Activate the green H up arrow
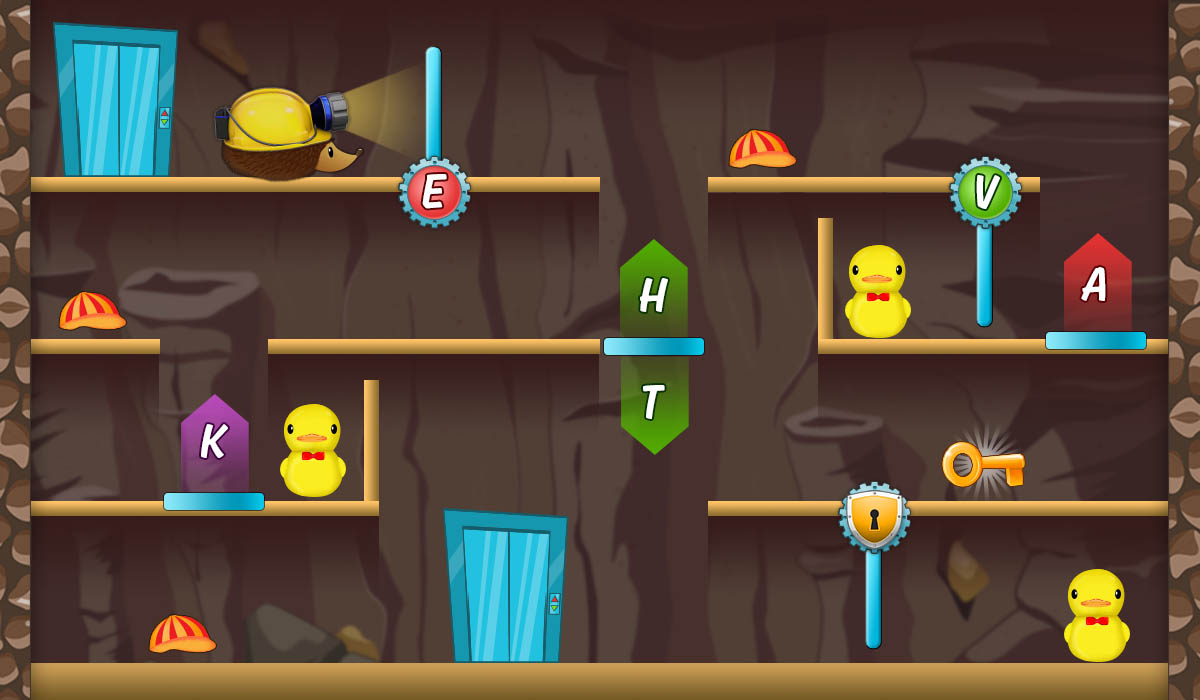 tap(654, 292)
